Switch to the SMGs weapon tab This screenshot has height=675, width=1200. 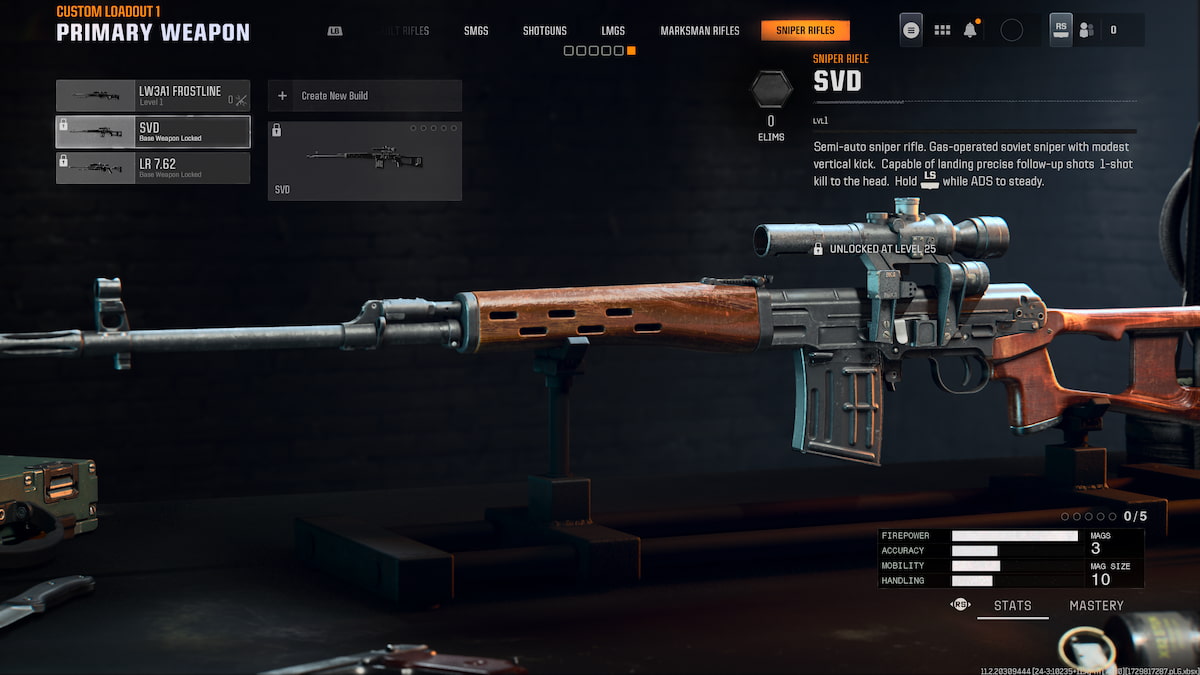(476, 31)
